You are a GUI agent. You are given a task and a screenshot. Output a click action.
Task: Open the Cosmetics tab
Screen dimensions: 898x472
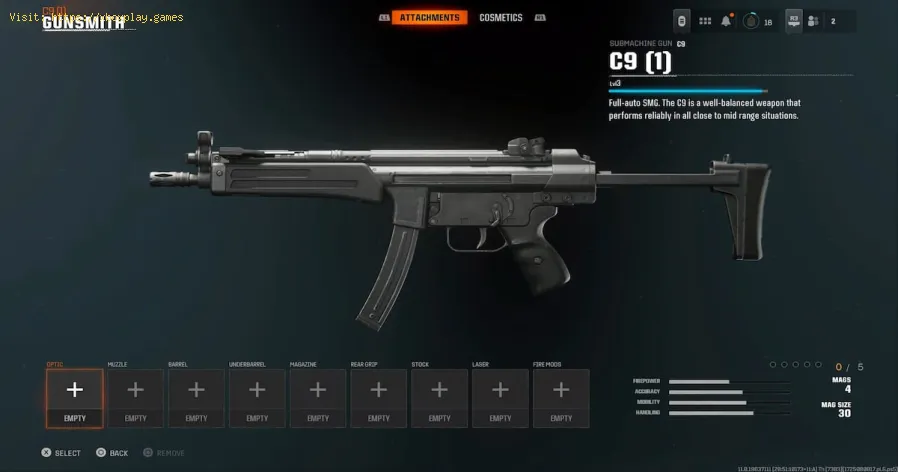[x=500, y=18]
